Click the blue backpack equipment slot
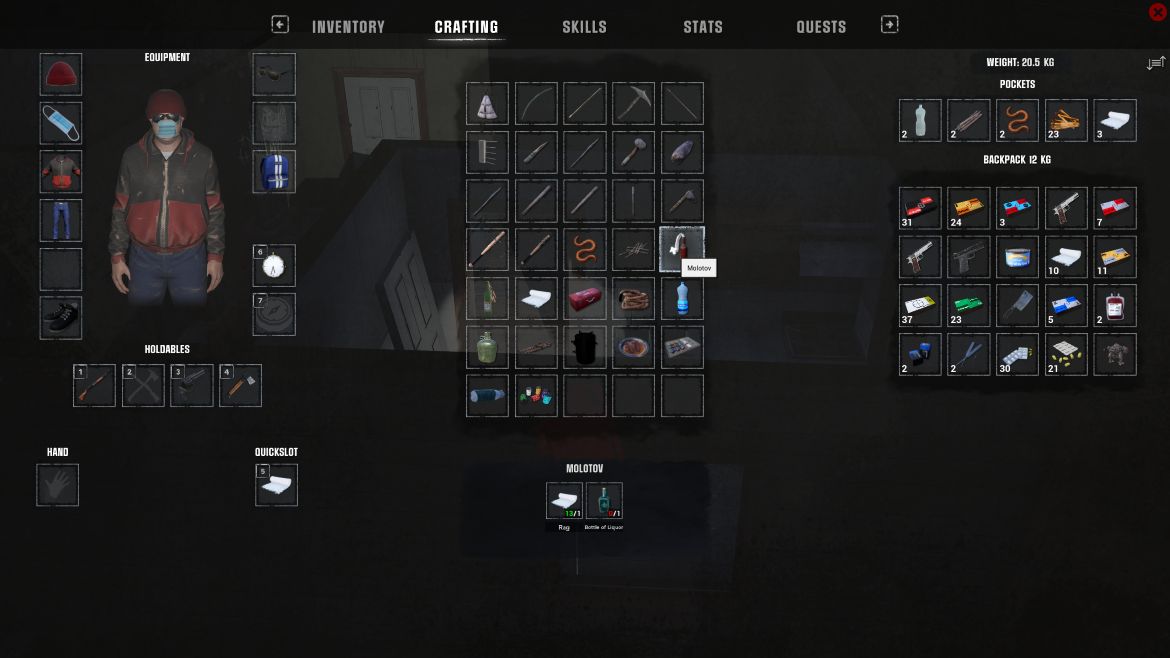 (x=274, y=171)
